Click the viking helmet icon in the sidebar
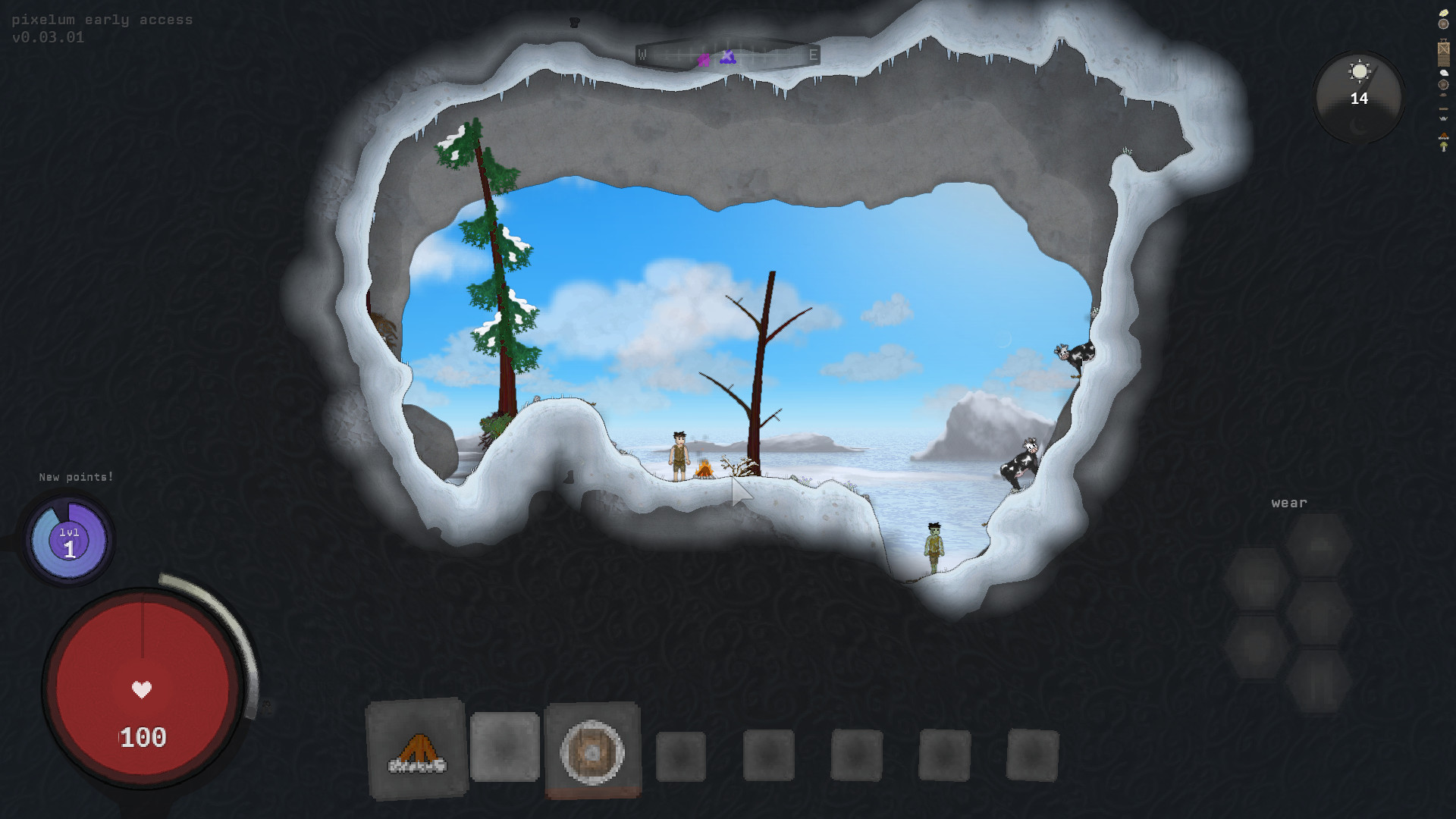Image resolution: width=1456 pixels, height=819 pixels. [1442, 118]
